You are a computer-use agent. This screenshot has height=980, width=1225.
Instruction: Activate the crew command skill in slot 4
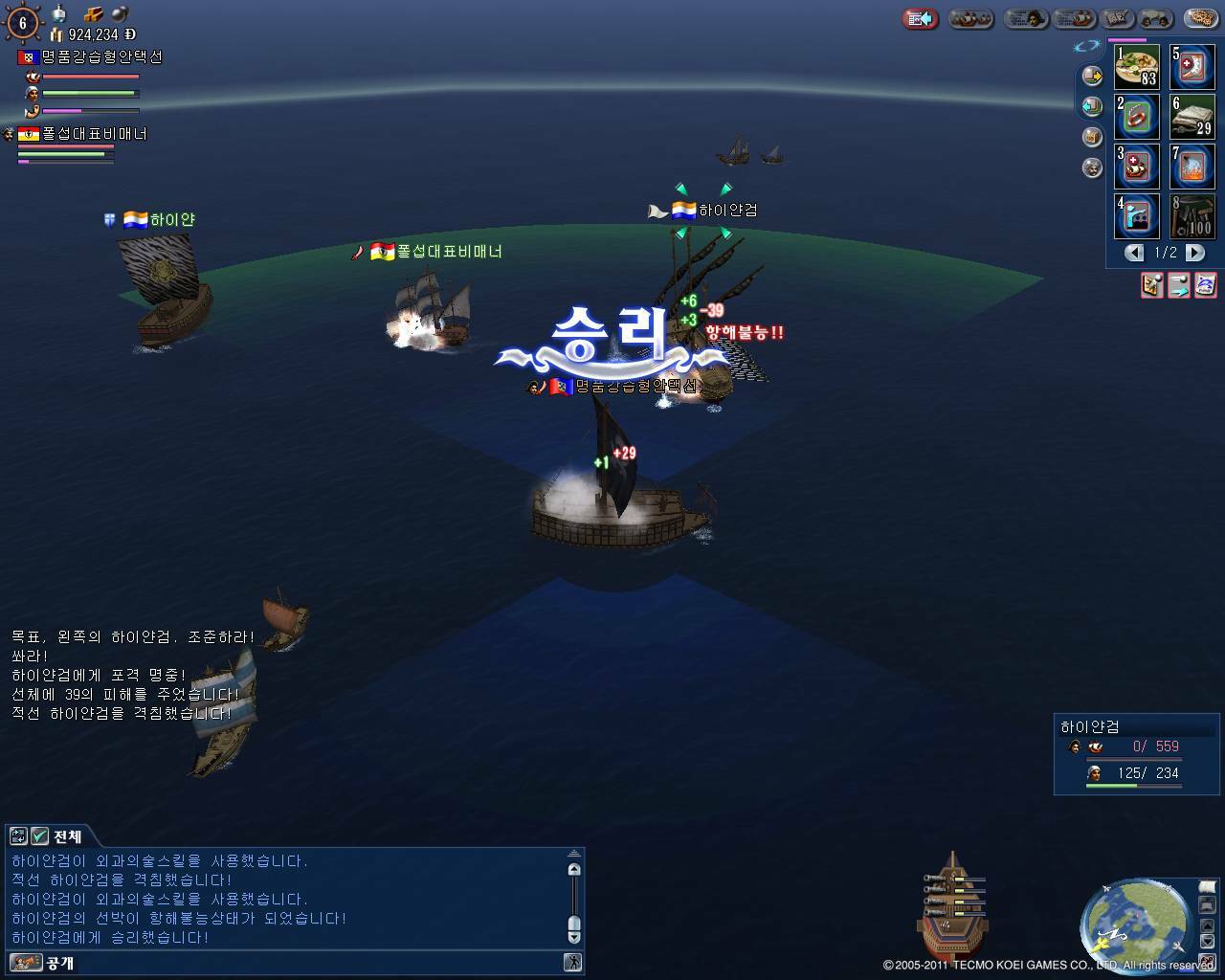click(x=1137, y=216)
